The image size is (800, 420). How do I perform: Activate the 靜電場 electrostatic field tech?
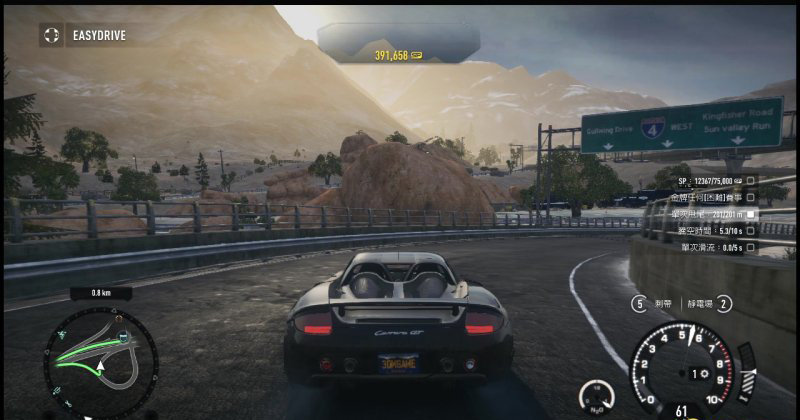(x=724, y=303)
